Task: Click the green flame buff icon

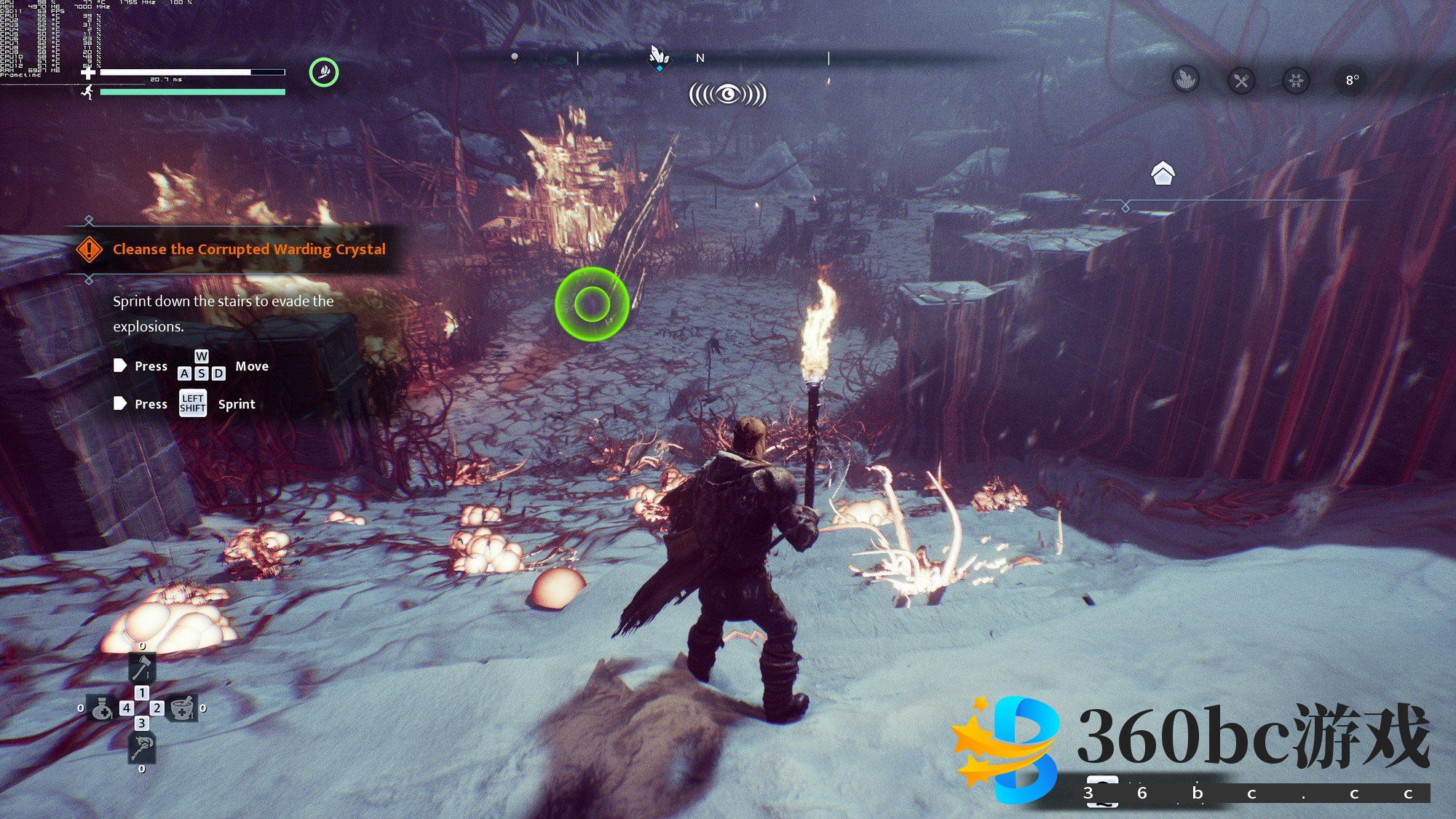Action: [324, 72]
